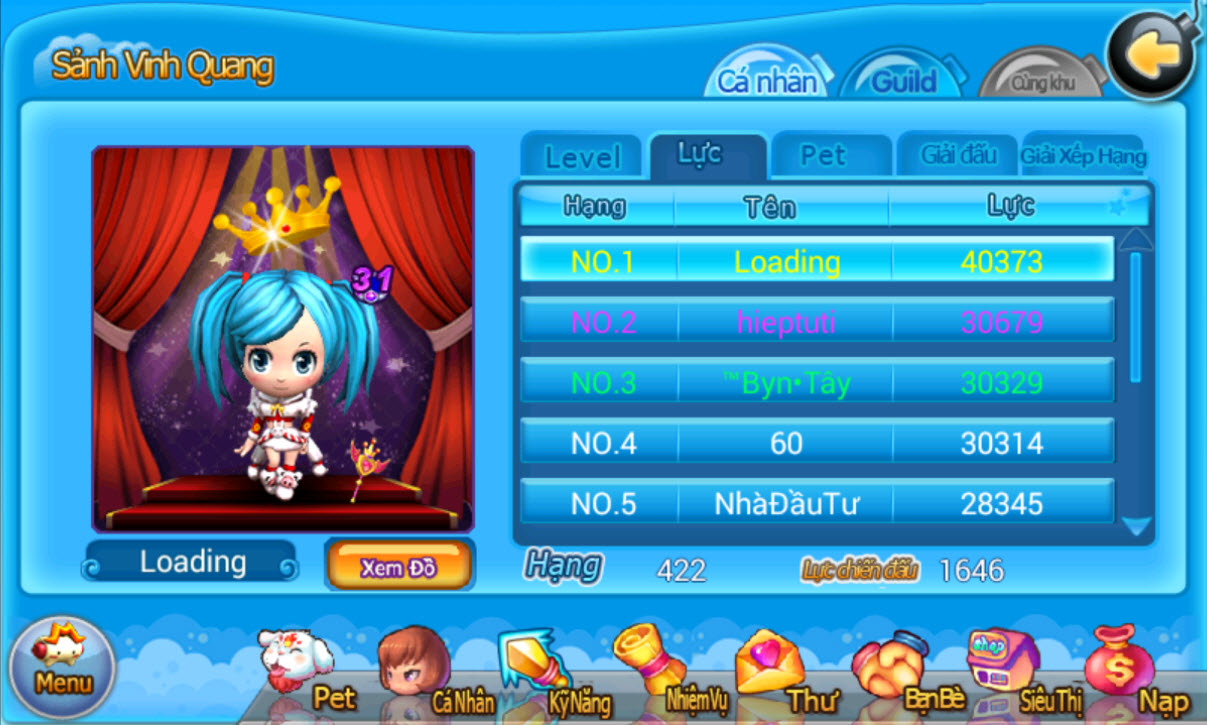Select the Cùng khu tab
1207x725 pixels.
pos(1041,82)
